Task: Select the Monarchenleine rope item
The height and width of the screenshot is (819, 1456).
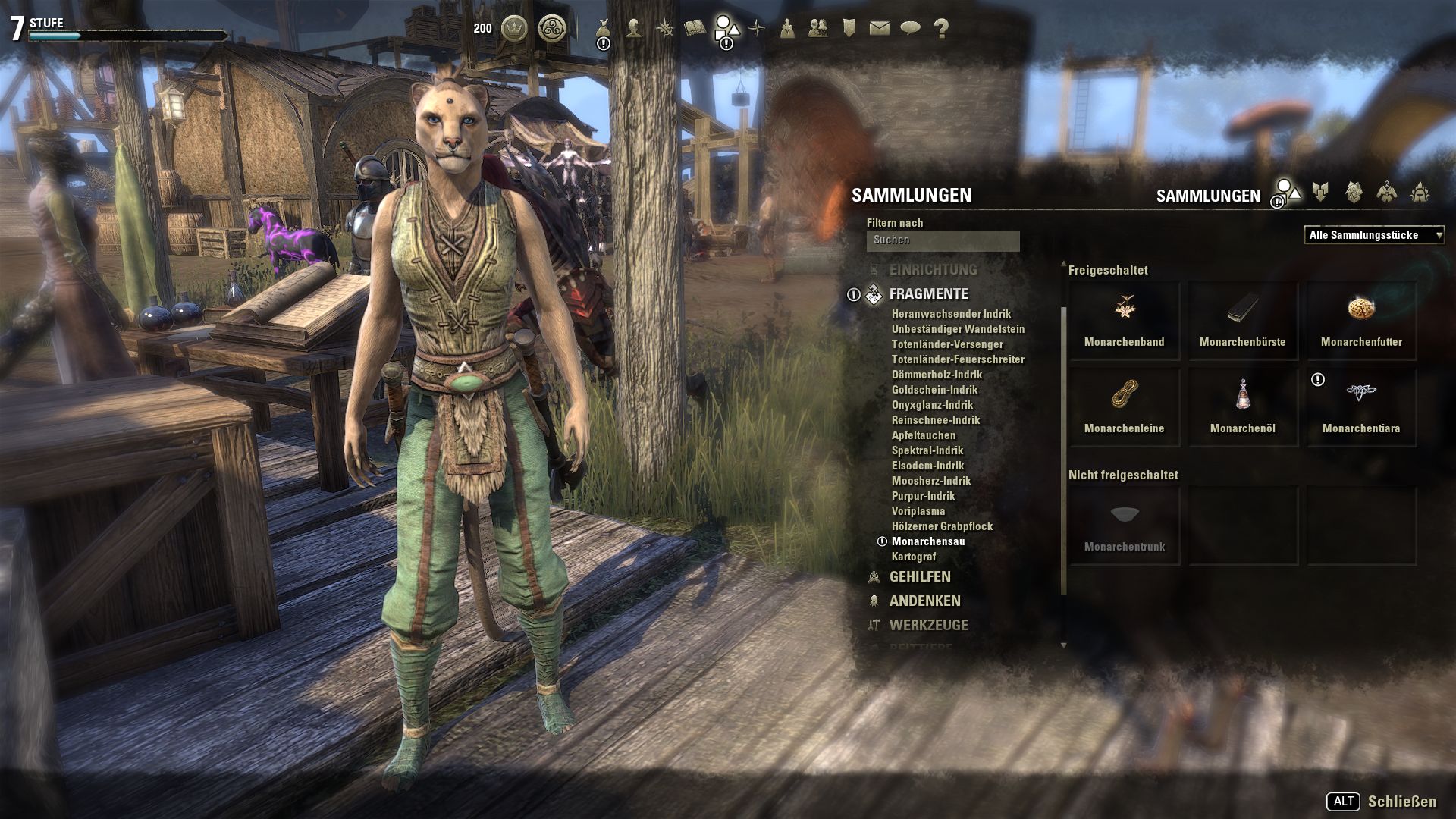Action: point(1124,406)
